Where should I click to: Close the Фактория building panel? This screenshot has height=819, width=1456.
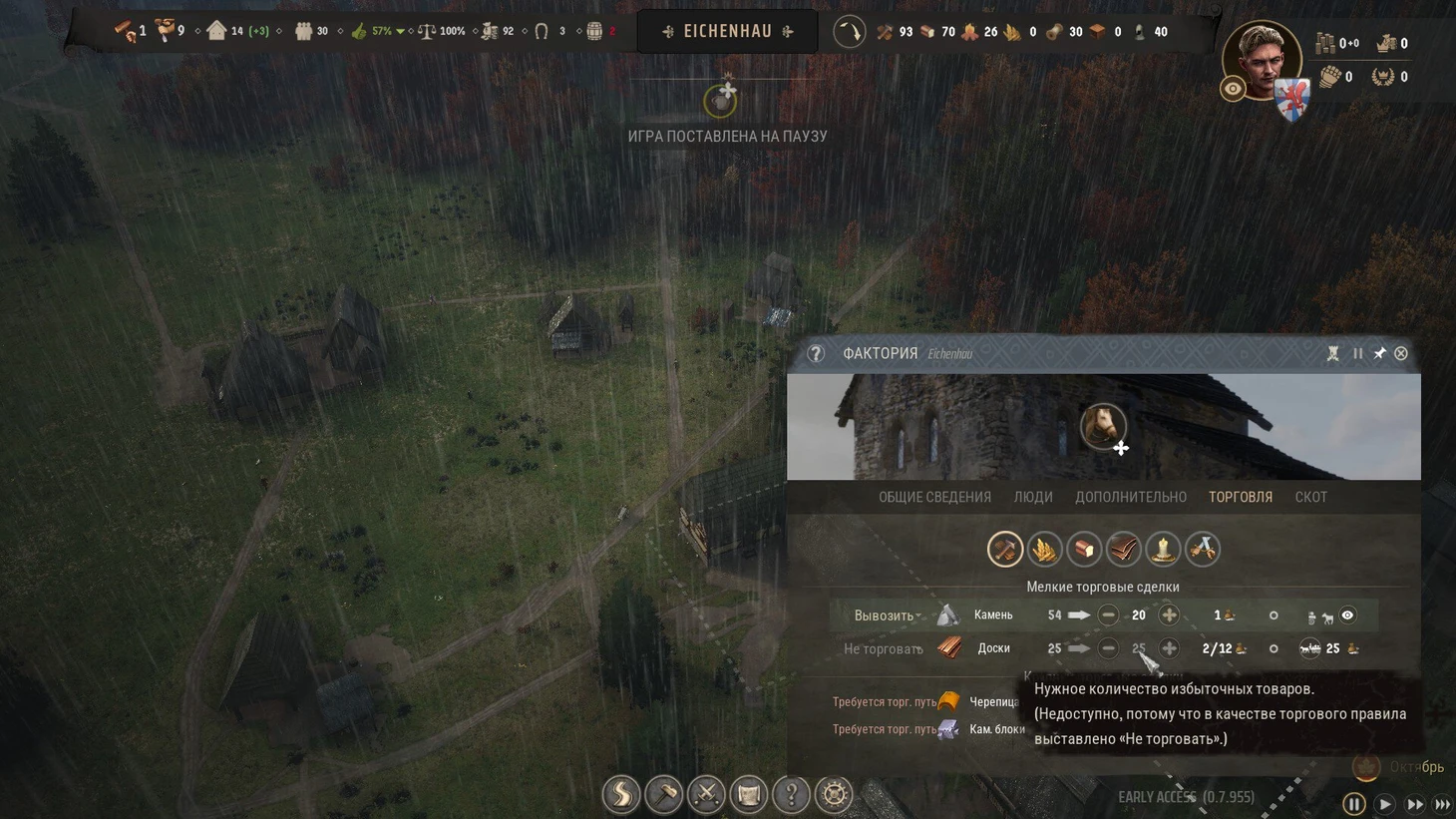pyautogui.click(x=1401, y=353)
